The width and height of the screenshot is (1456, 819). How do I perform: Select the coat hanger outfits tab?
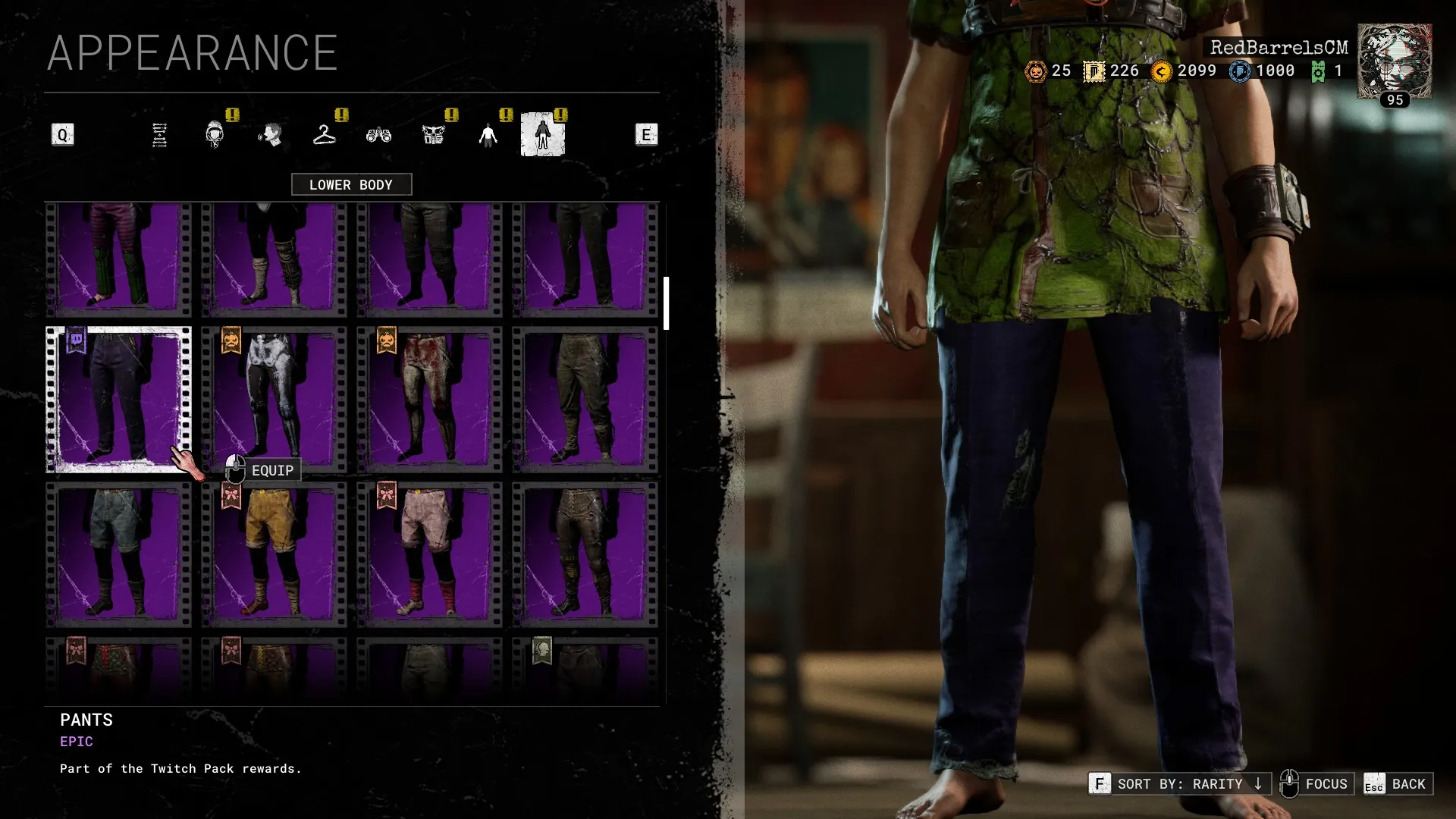click(325, 135)
